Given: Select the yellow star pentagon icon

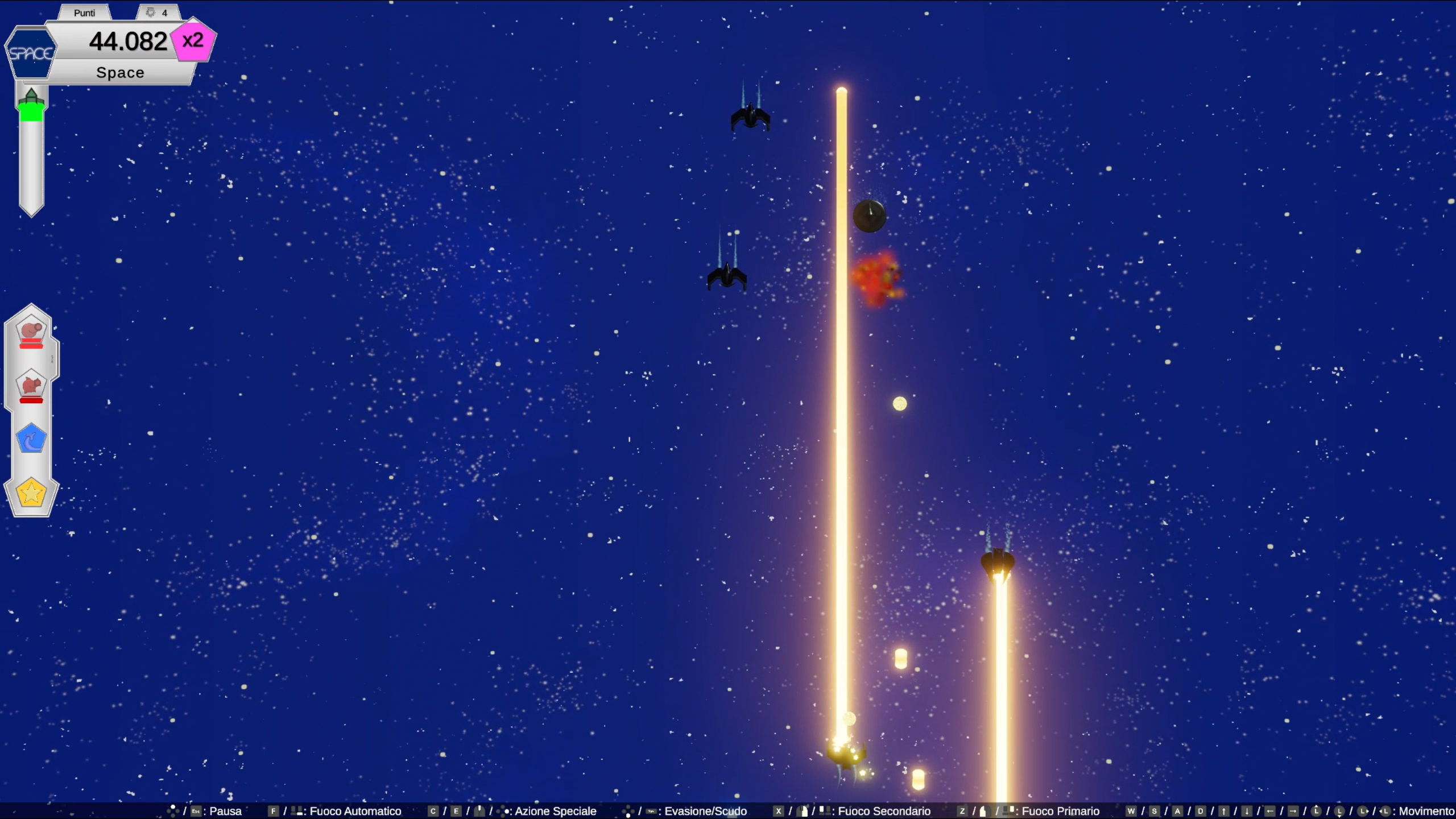Looking at the screenshot, I should (31, 493).
